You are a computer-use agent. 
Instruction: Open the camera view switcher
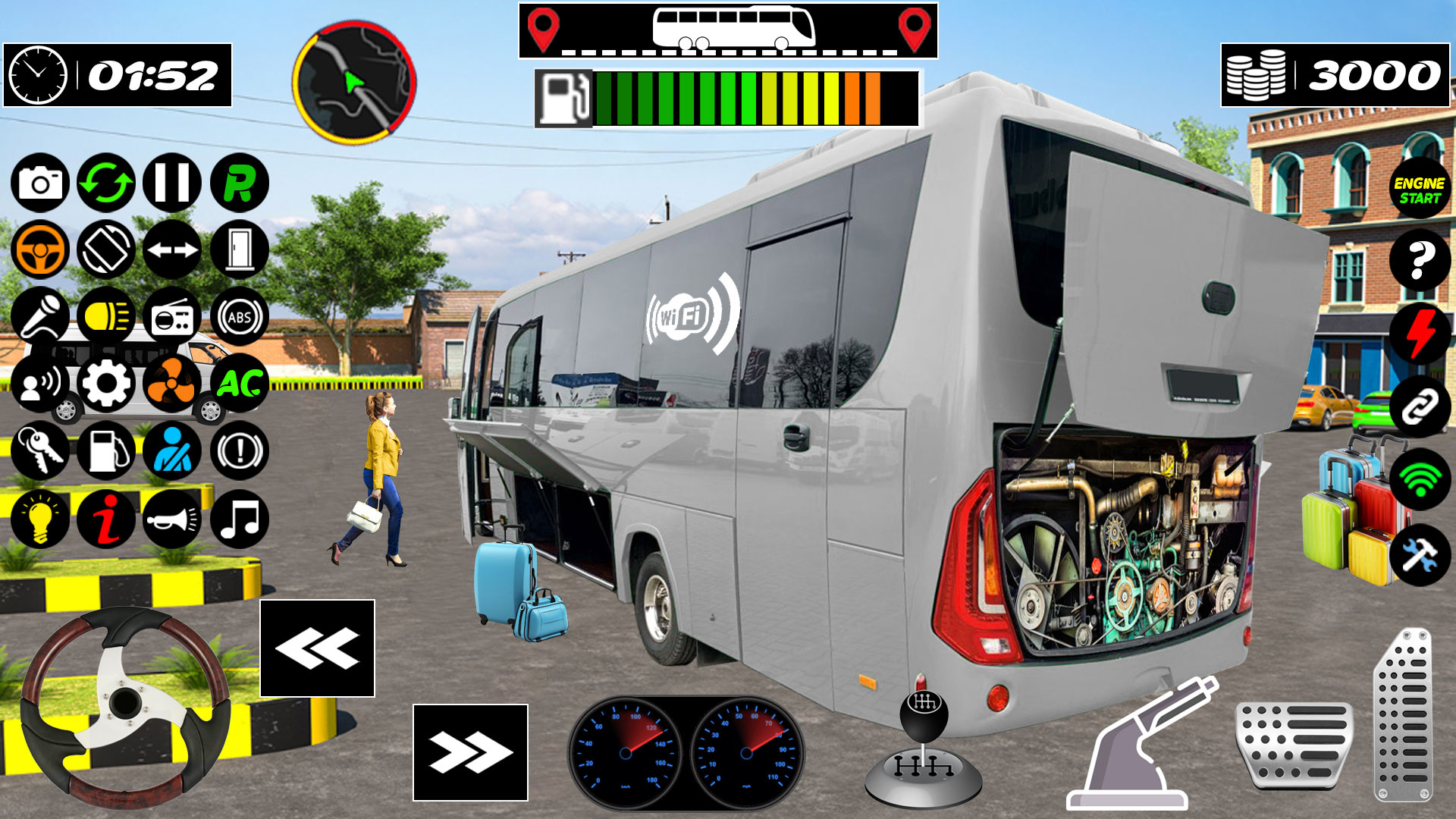pos(42,182)
